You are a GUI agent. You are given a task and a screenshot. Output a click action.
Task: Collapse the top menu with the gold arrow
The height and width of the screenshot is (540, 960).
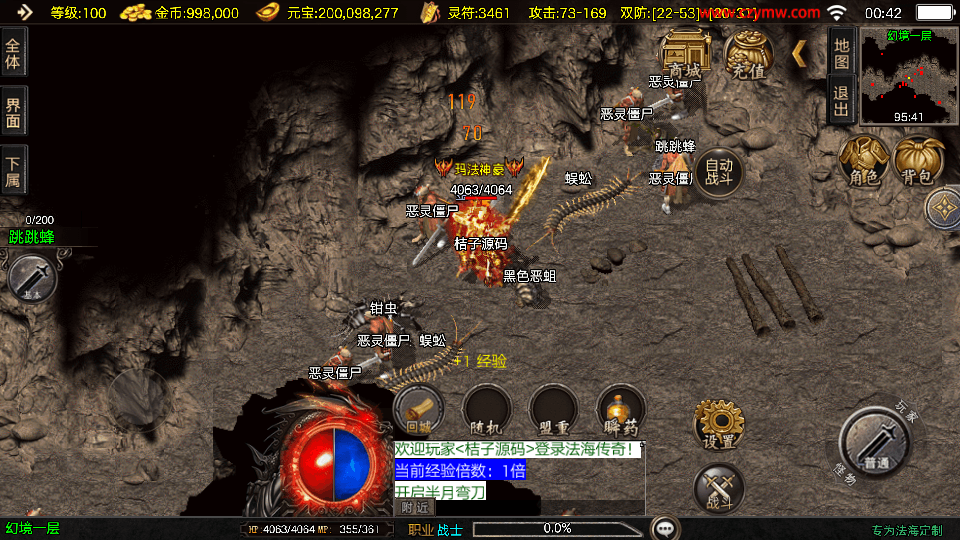coord(799,53)
